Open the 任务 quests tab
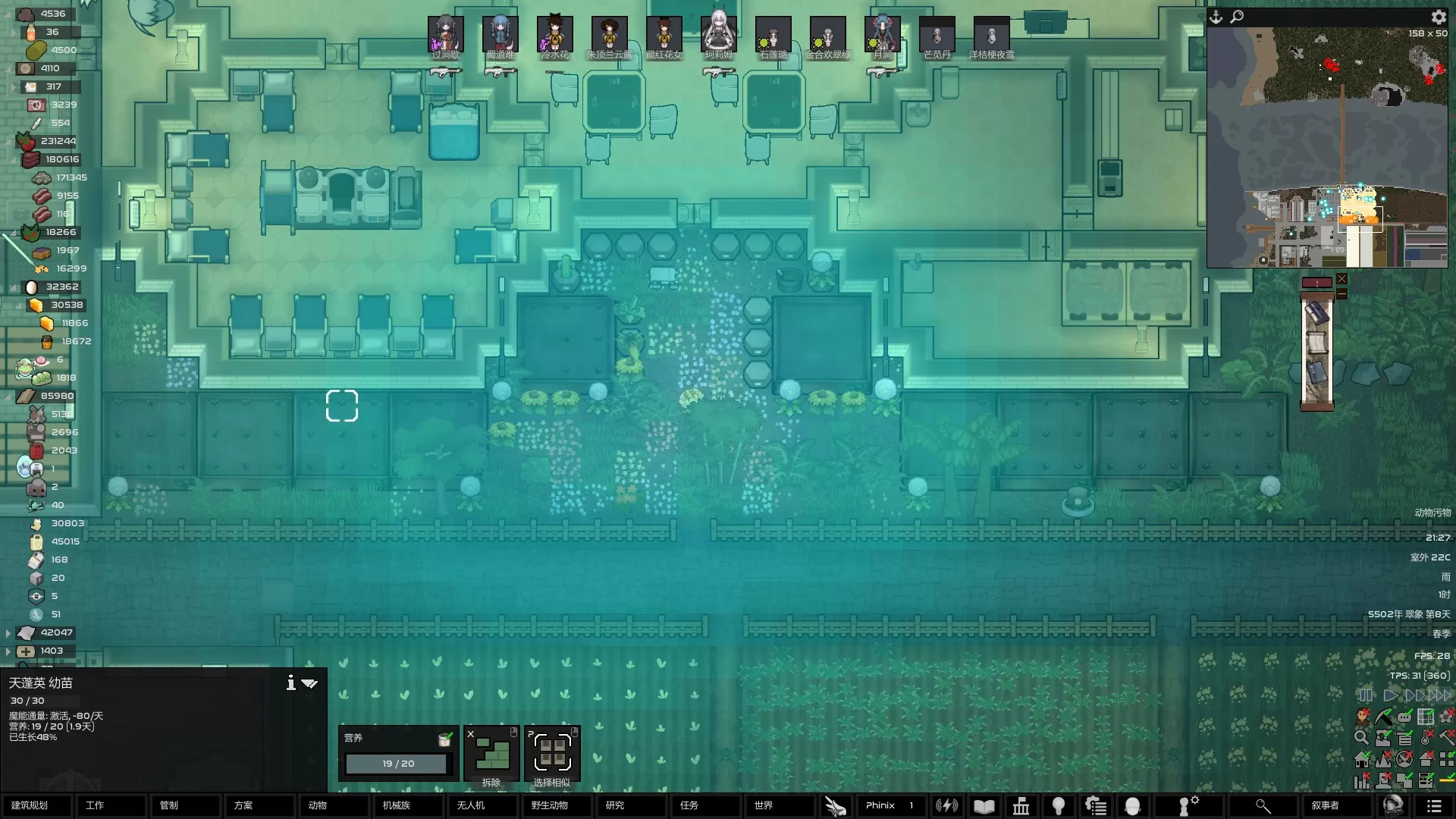 pyautogui.click(x=704, y=805)
